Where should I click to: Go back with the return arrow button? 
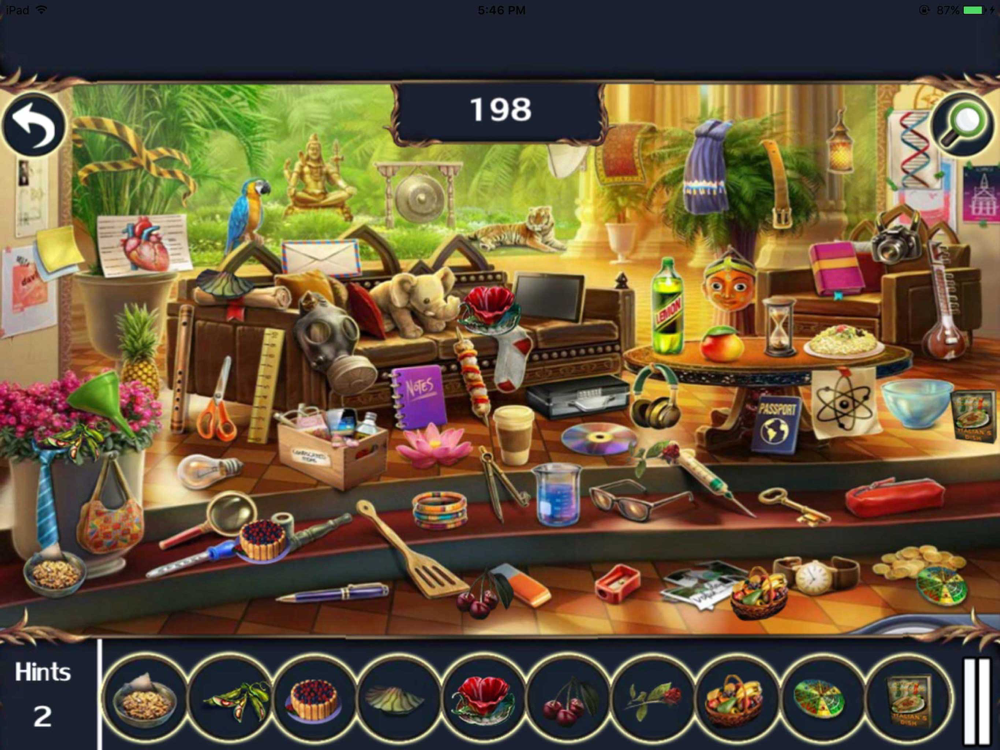coord(34,125)
